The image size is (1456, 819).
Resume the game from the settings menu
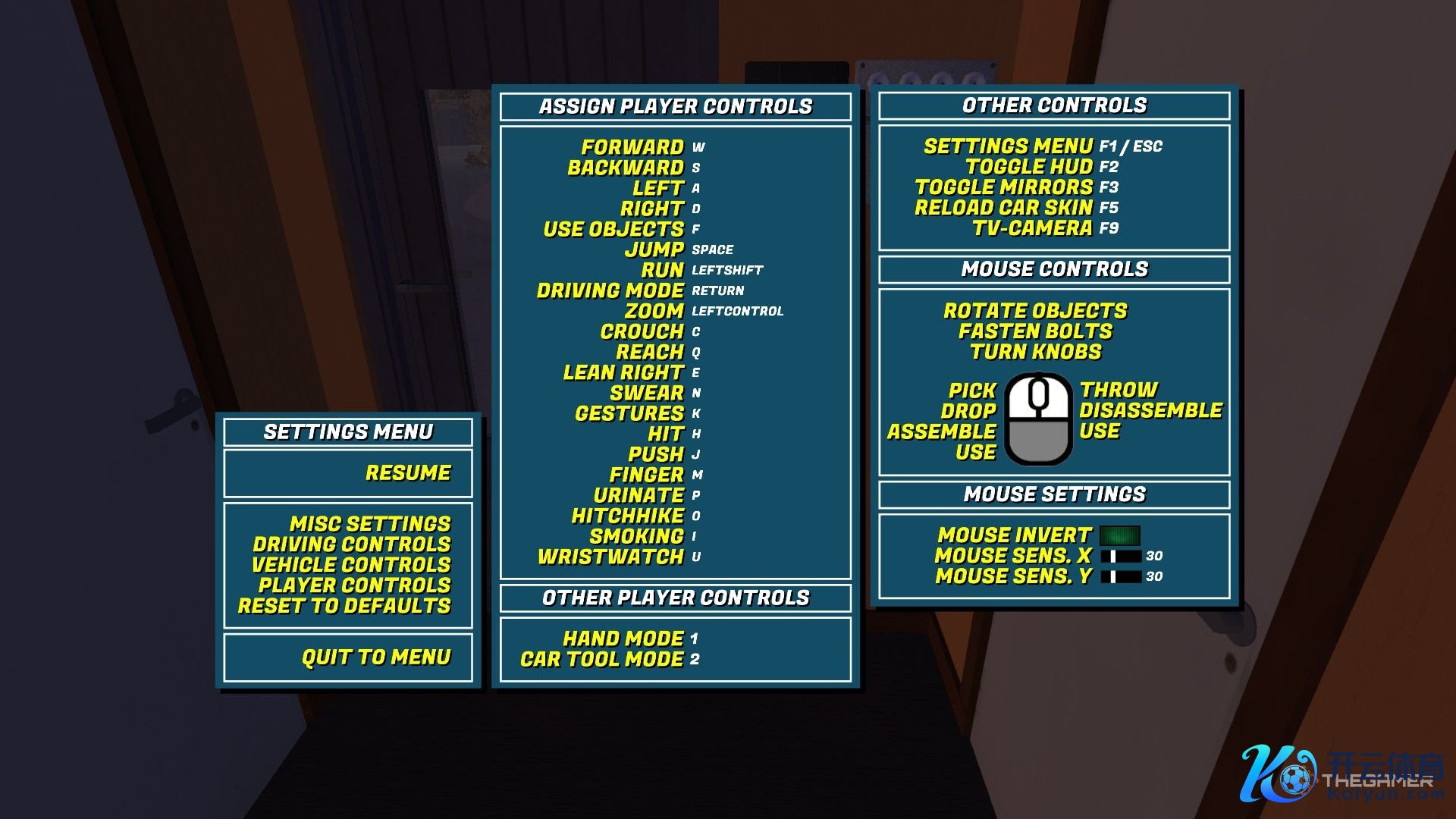click(x=408, y=473)
